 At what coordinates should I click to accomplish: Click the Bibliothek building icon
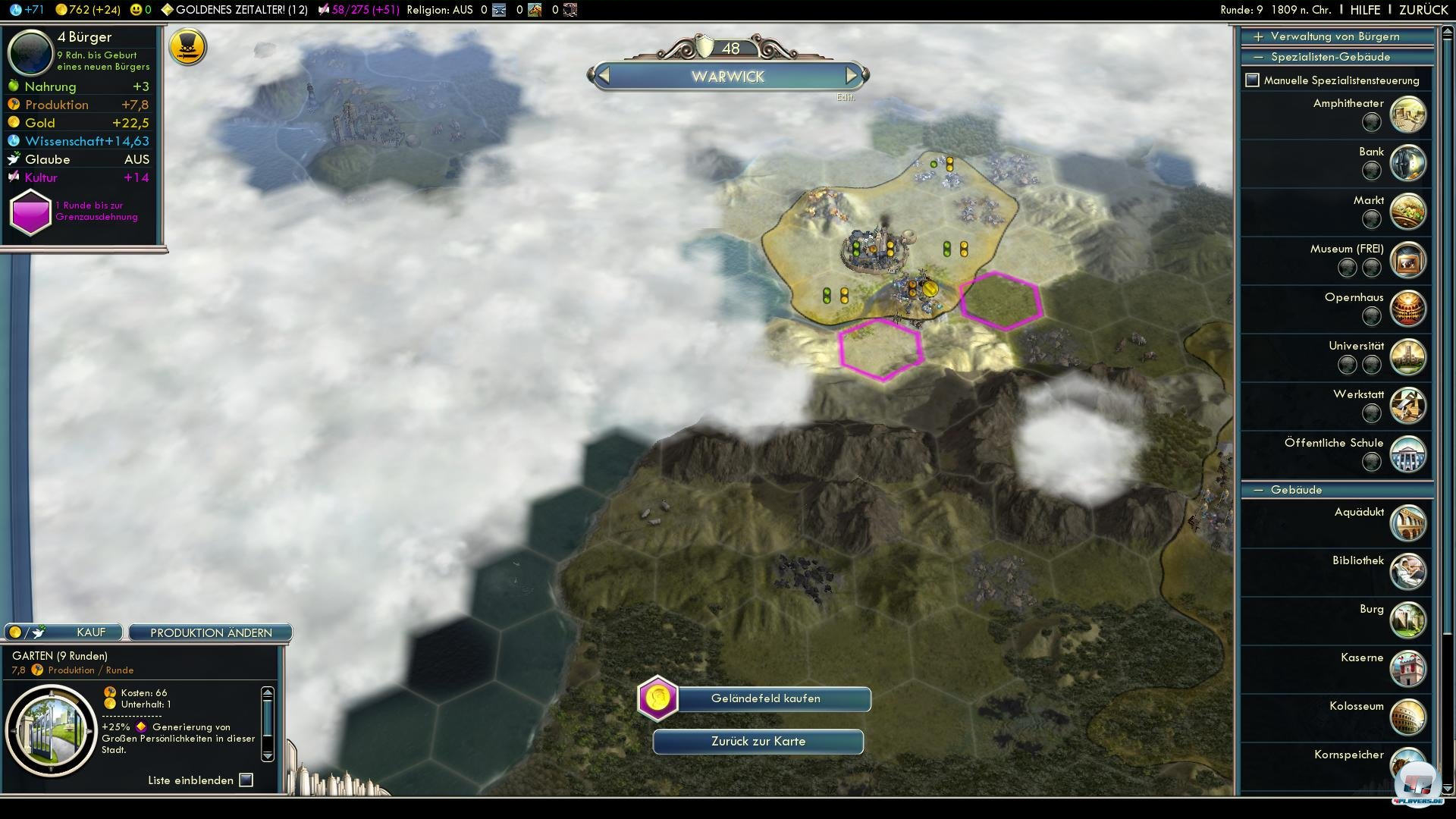pyautogui.click(x=1408, y=572)
